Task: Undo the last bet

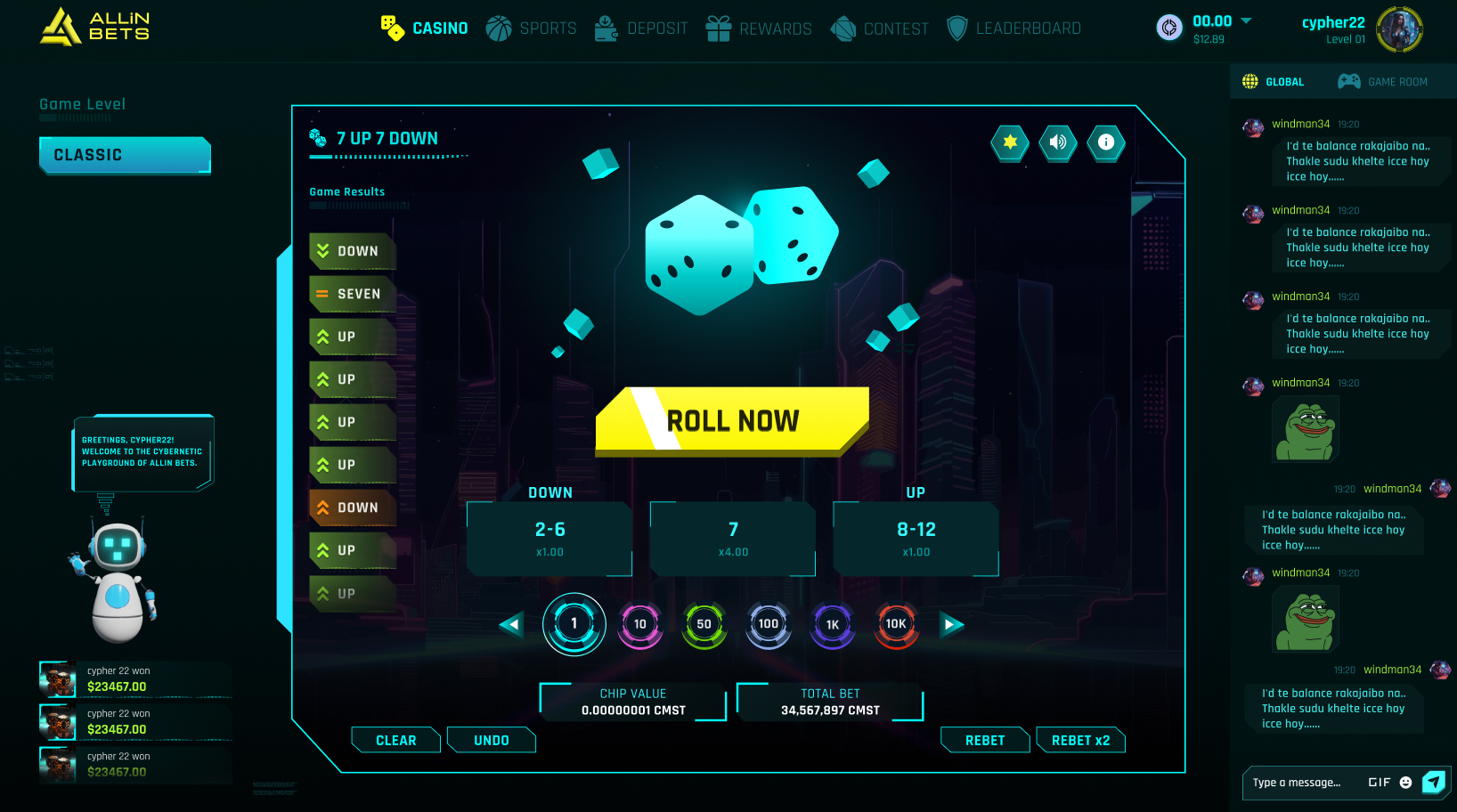Action: [492, 740]
